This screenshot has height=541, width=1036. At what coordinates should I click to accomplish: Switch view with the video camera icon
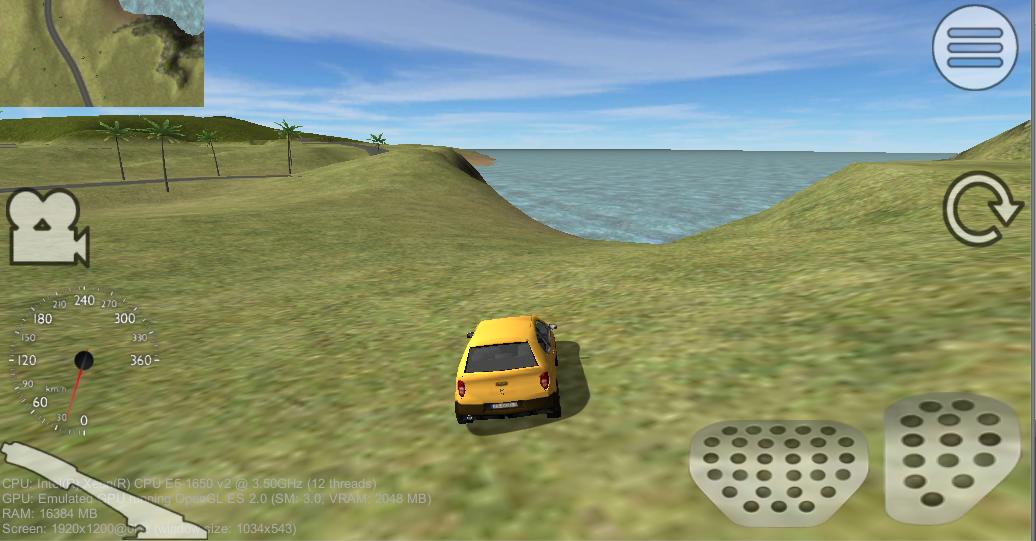point(47,228)
